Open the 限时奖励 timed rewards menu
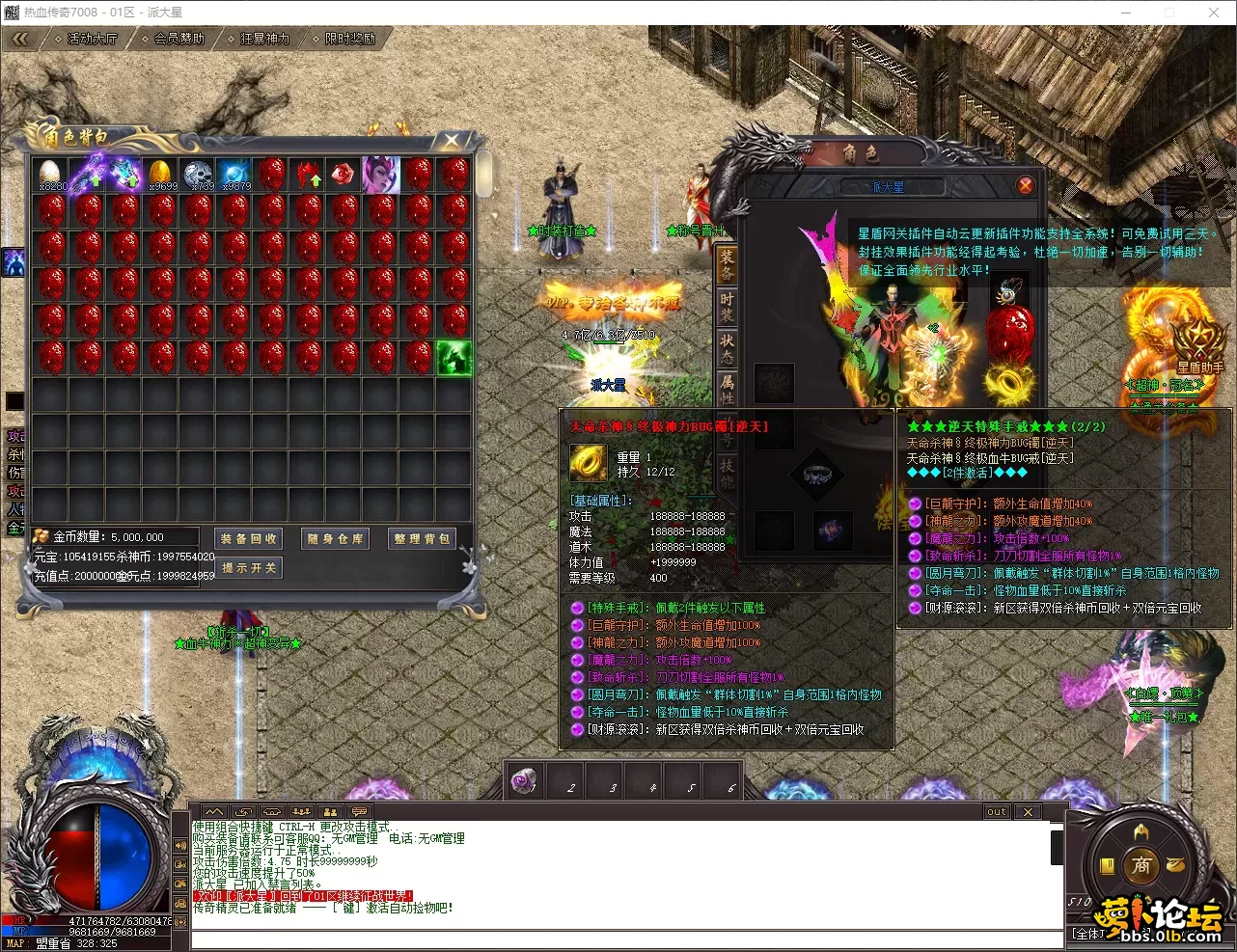This screenshot has height=952, width=1237. pos(345,39)
